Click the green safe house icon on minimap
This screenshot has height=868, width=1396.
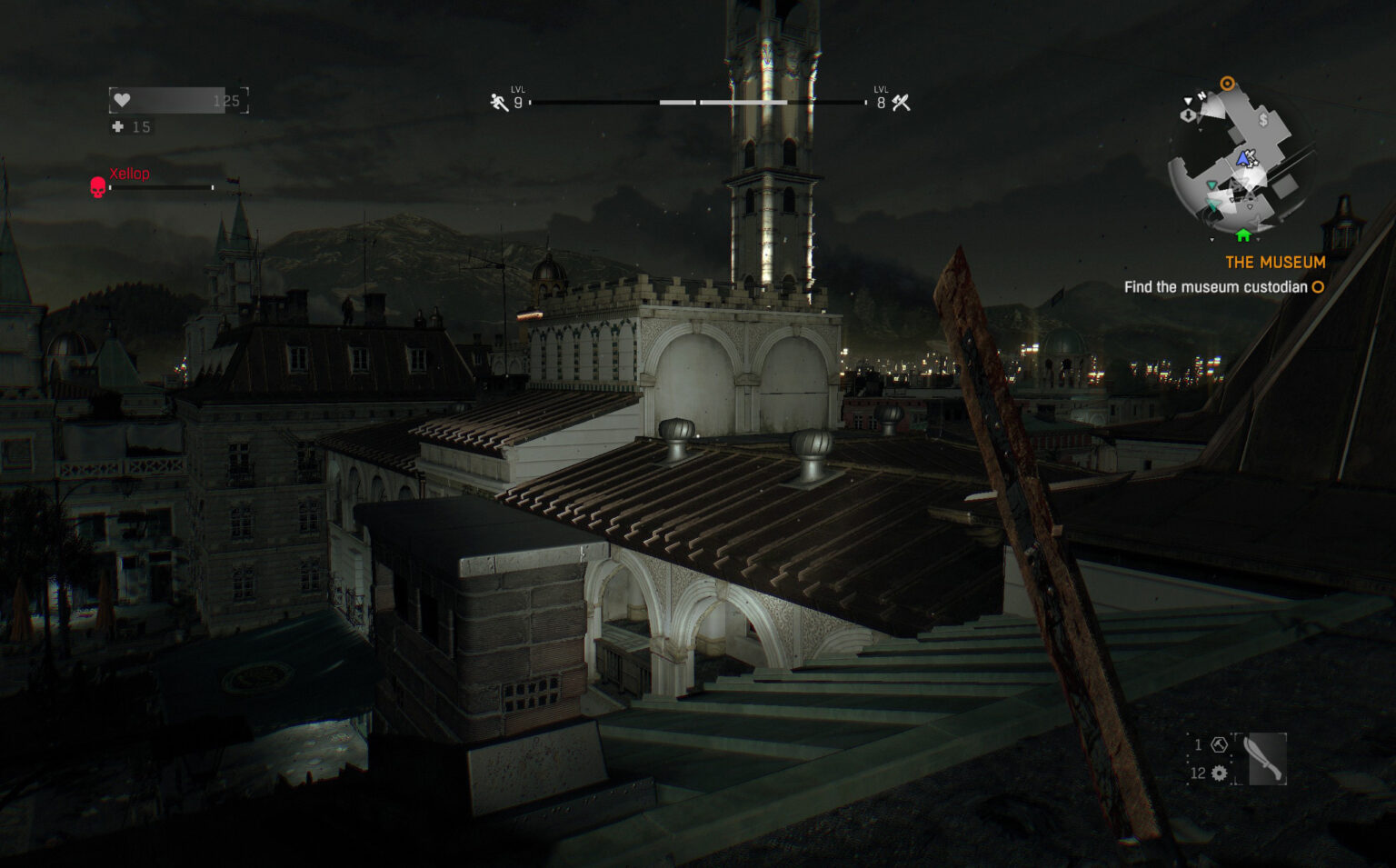(x=1244, y=235)
